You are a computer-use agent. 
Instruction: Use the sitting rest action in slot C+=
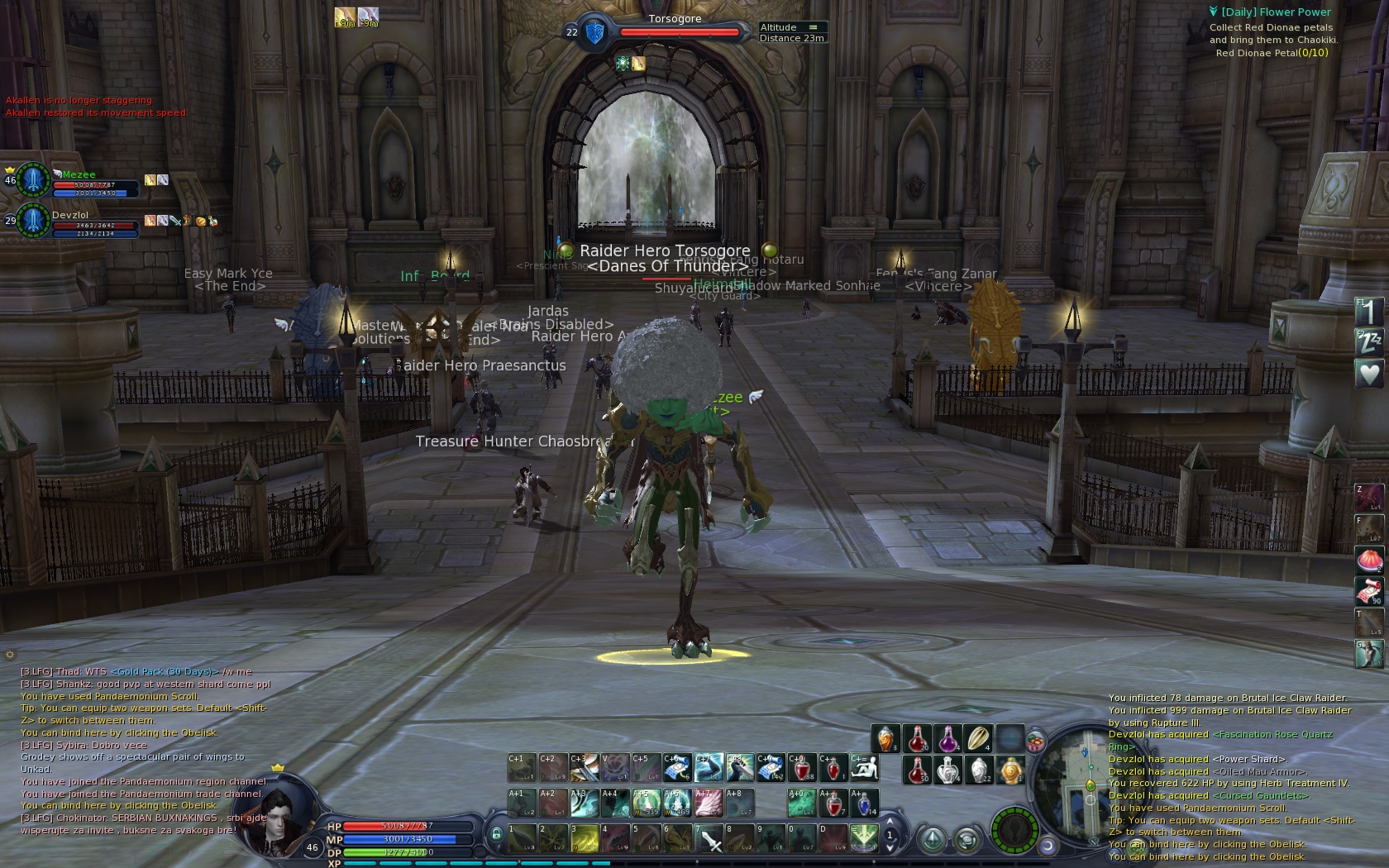(863, 768)
